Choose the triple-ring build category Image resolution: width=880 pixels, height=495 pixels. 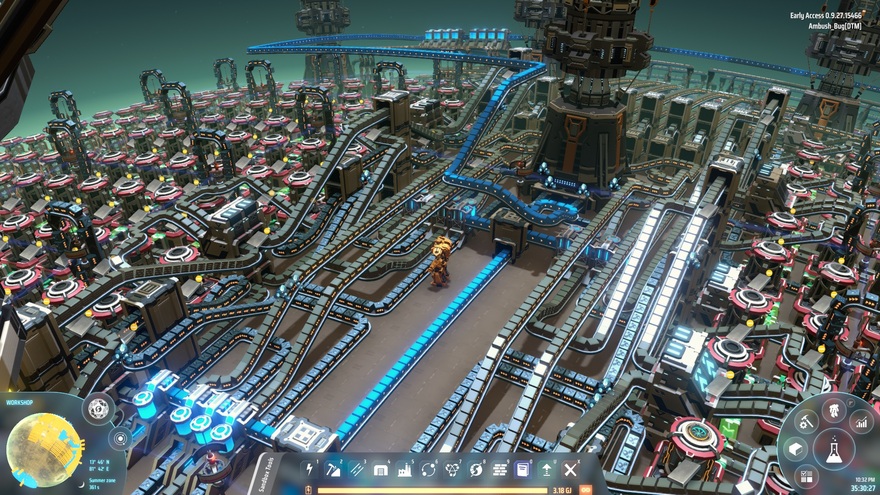452,469
